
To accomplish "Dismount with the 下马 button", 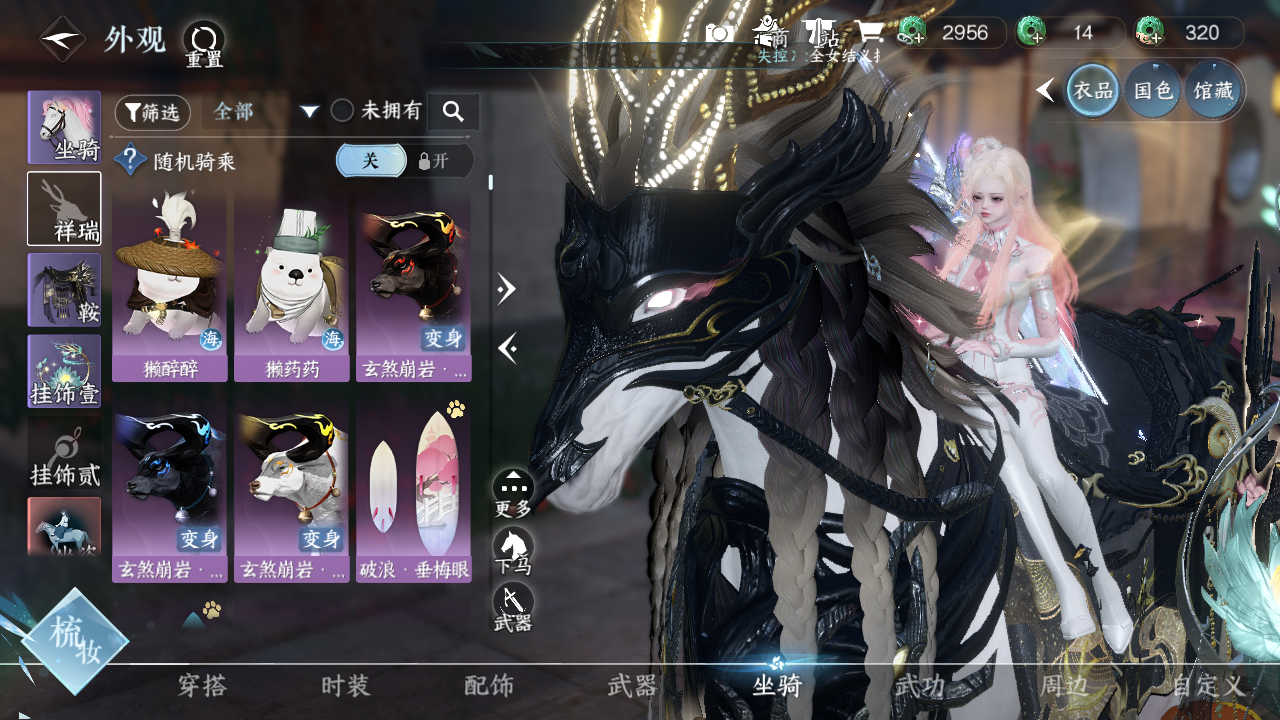I will pos(513,551).
